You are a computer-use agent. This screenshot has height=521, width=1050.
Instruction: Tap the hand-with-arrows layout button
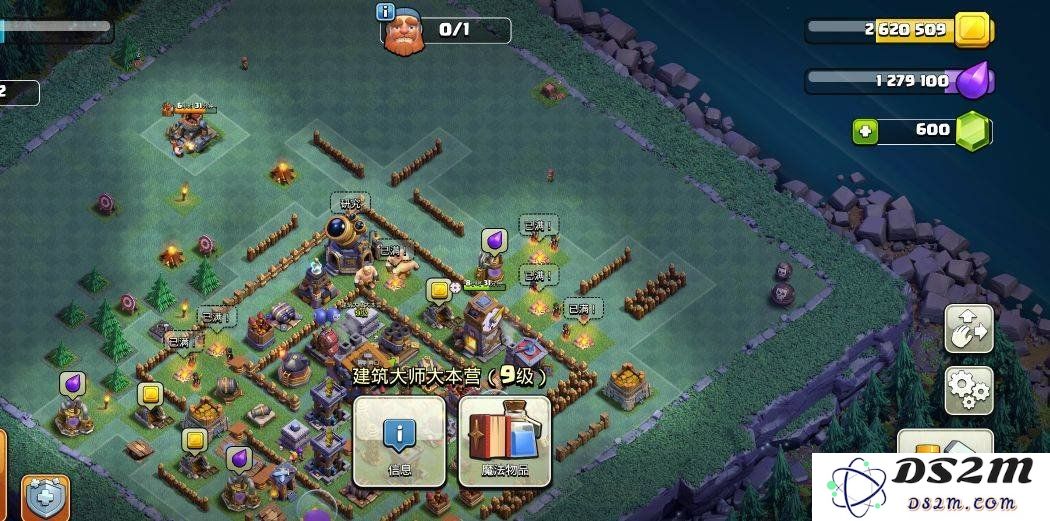click(968, 328)
